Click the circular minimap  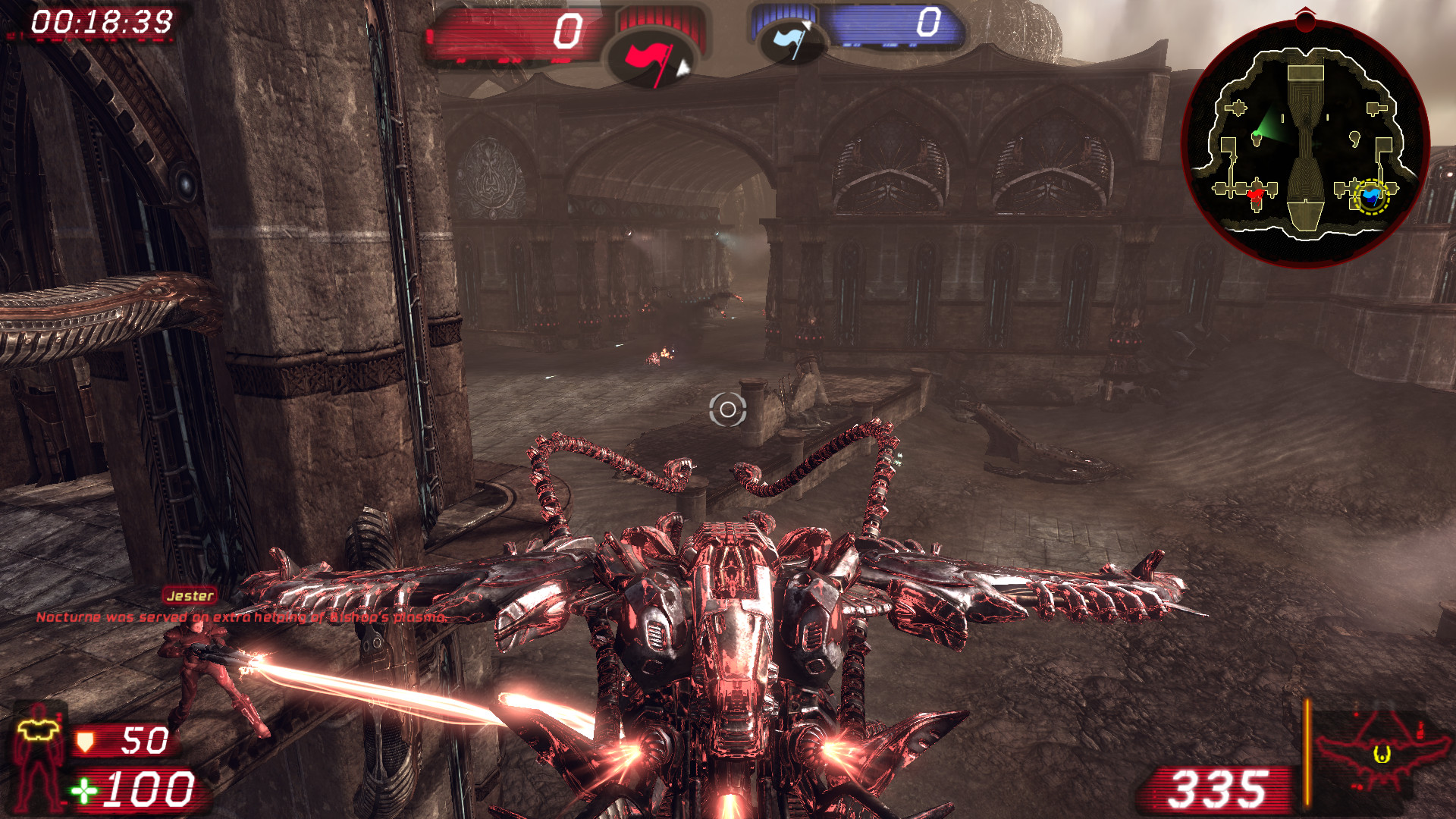[1305, 144]
